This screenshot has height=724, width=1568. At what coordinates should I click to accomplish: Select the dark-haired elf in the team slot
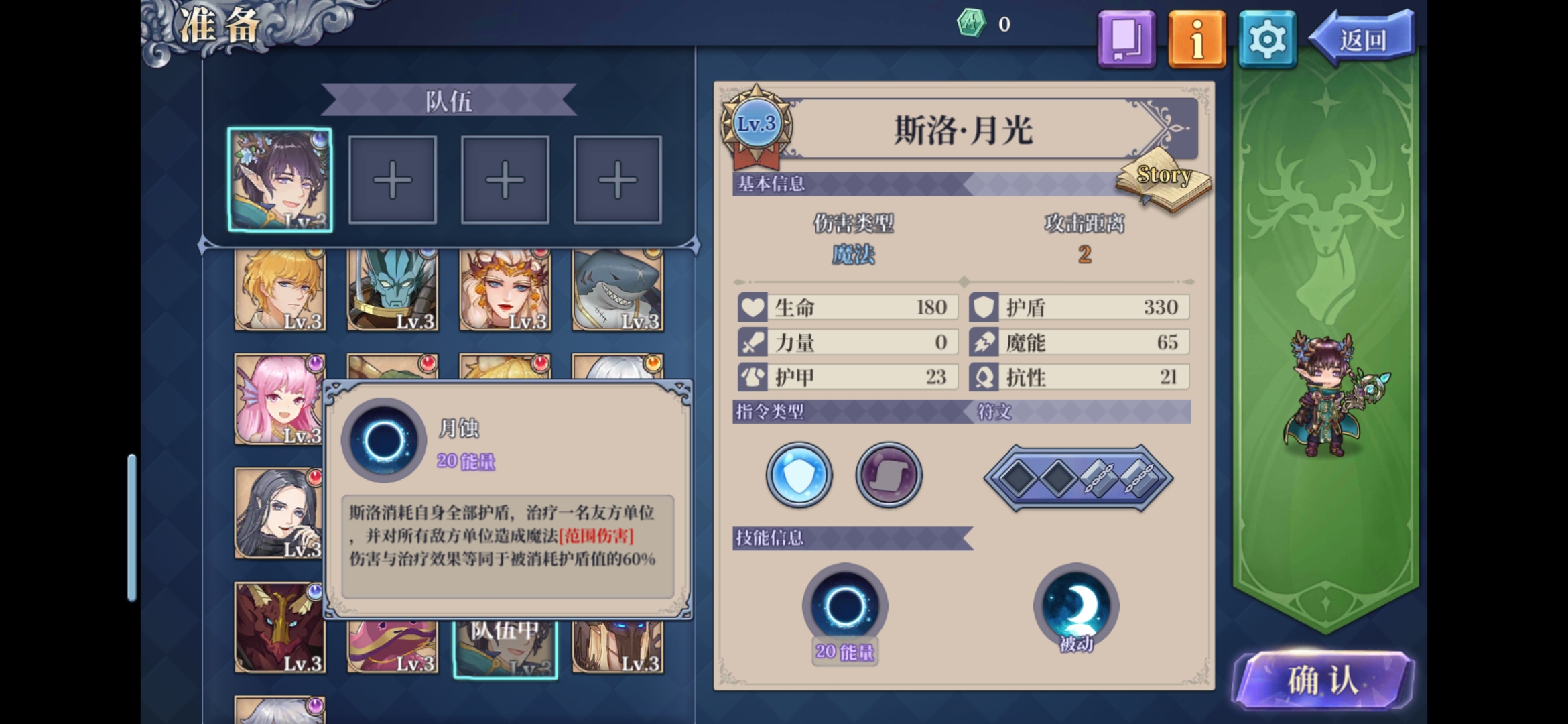pyautogui.click(x=280, y=180)
